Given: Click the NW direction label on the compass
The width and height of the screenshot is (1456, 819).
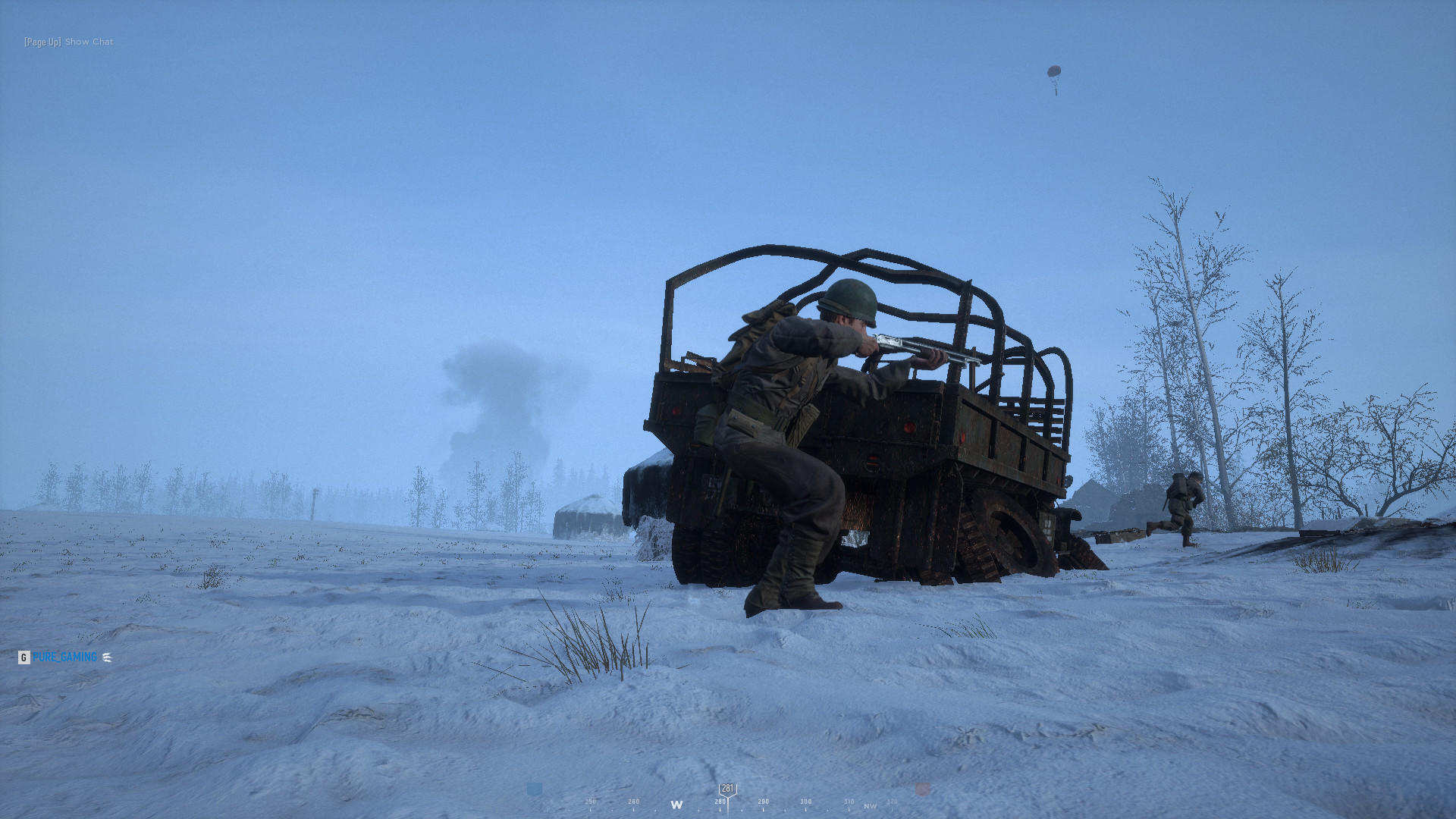Looking at the screenshot, I should tap(869, 805).
